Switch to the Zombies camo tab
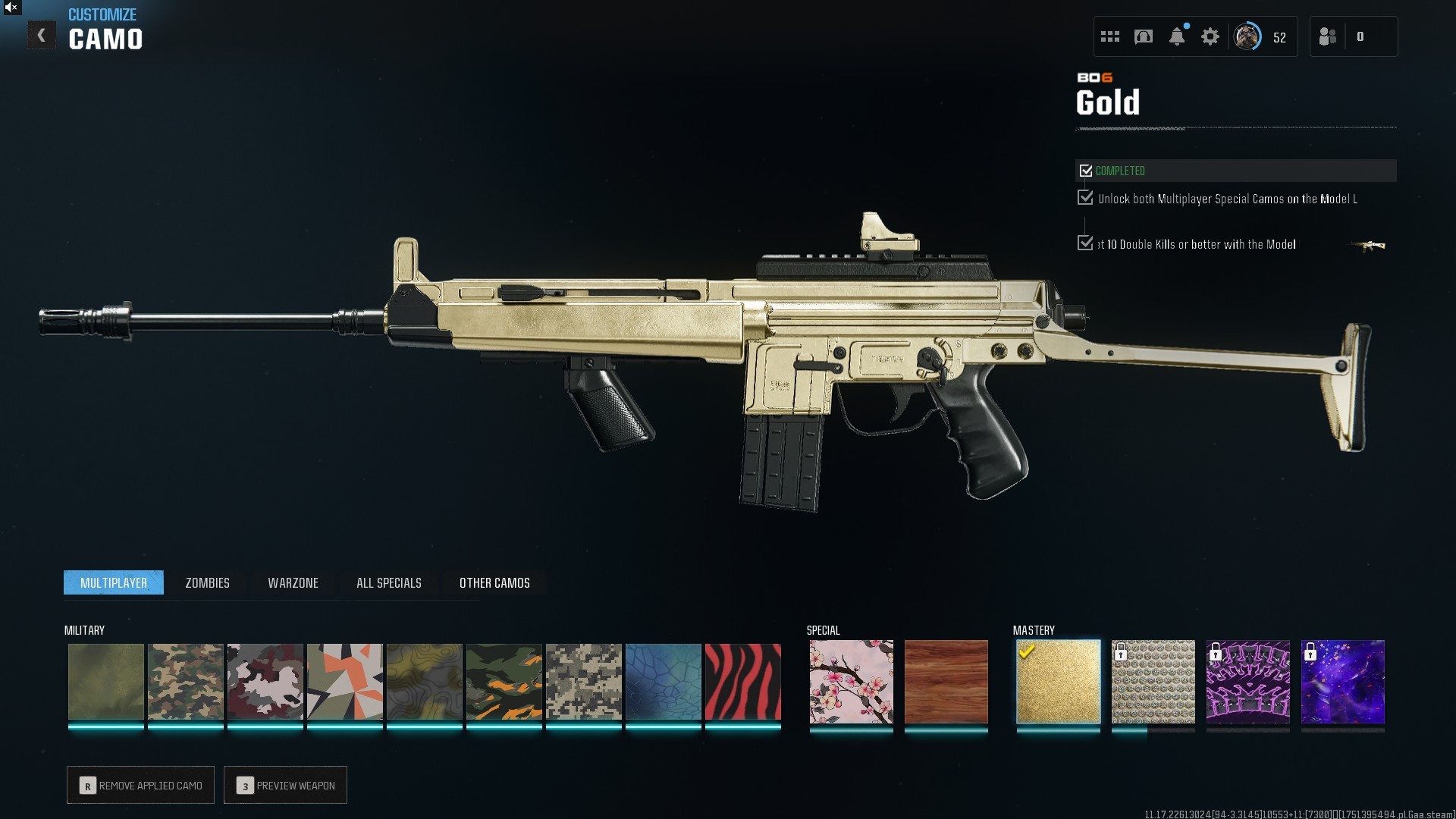Viewport: 1456px width, 819px height. [207, 582]
